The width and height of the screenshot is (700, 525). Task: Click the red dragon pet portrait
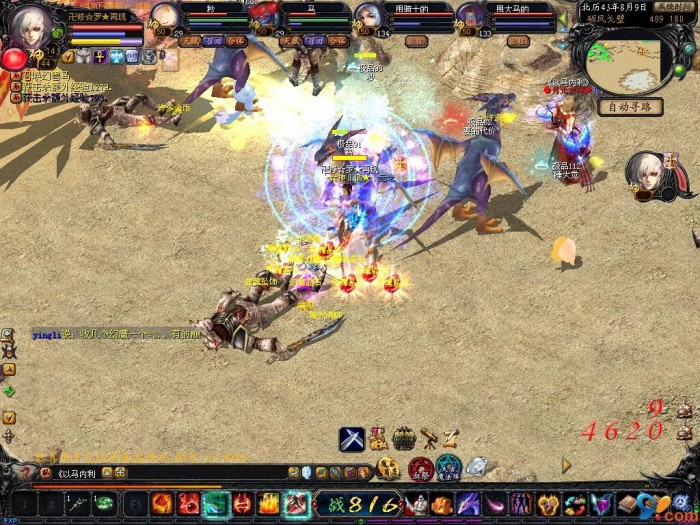click(265, 16)
